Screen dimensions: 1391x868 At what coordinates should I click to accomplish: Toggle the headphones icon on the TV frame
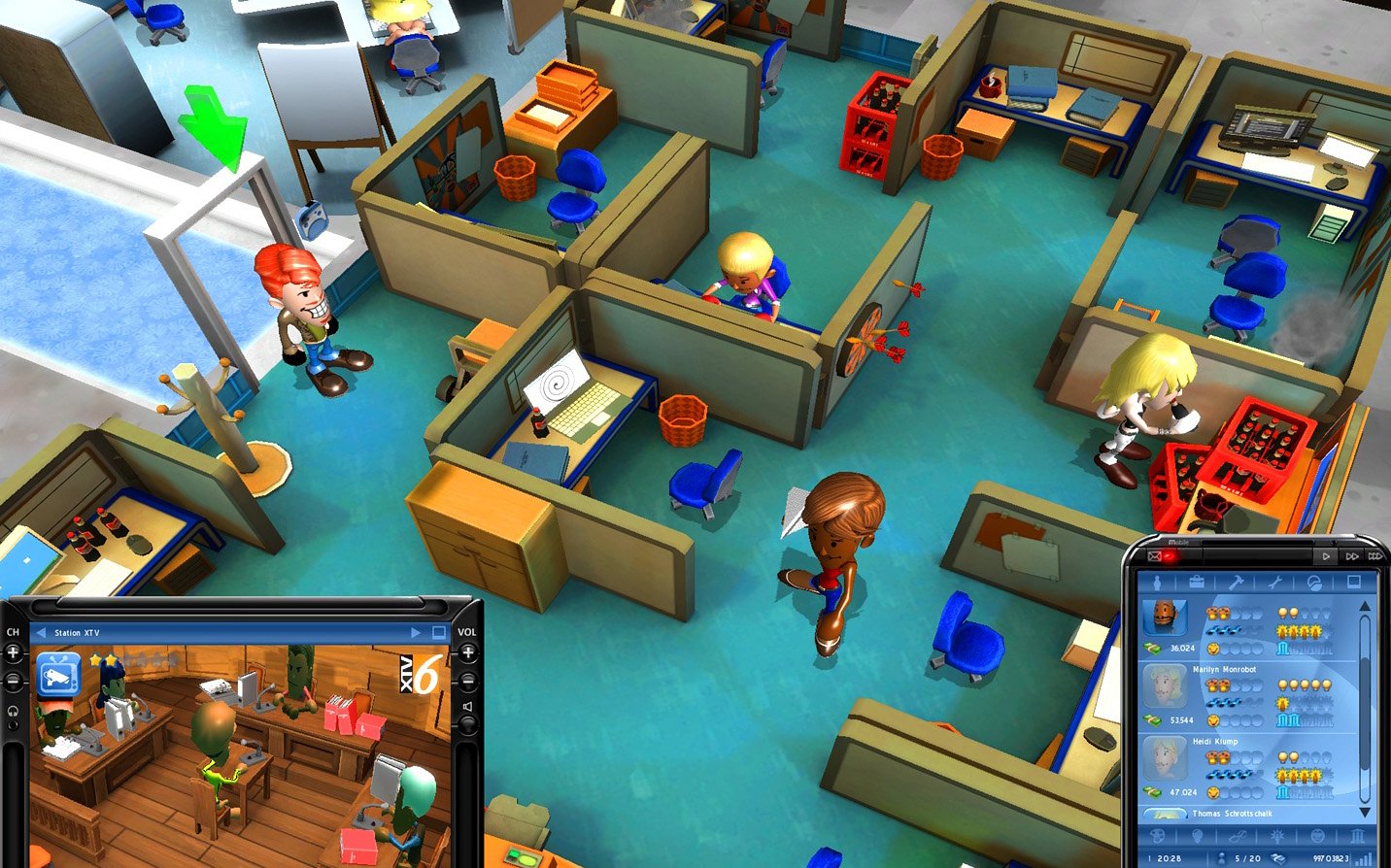[12, 712]
